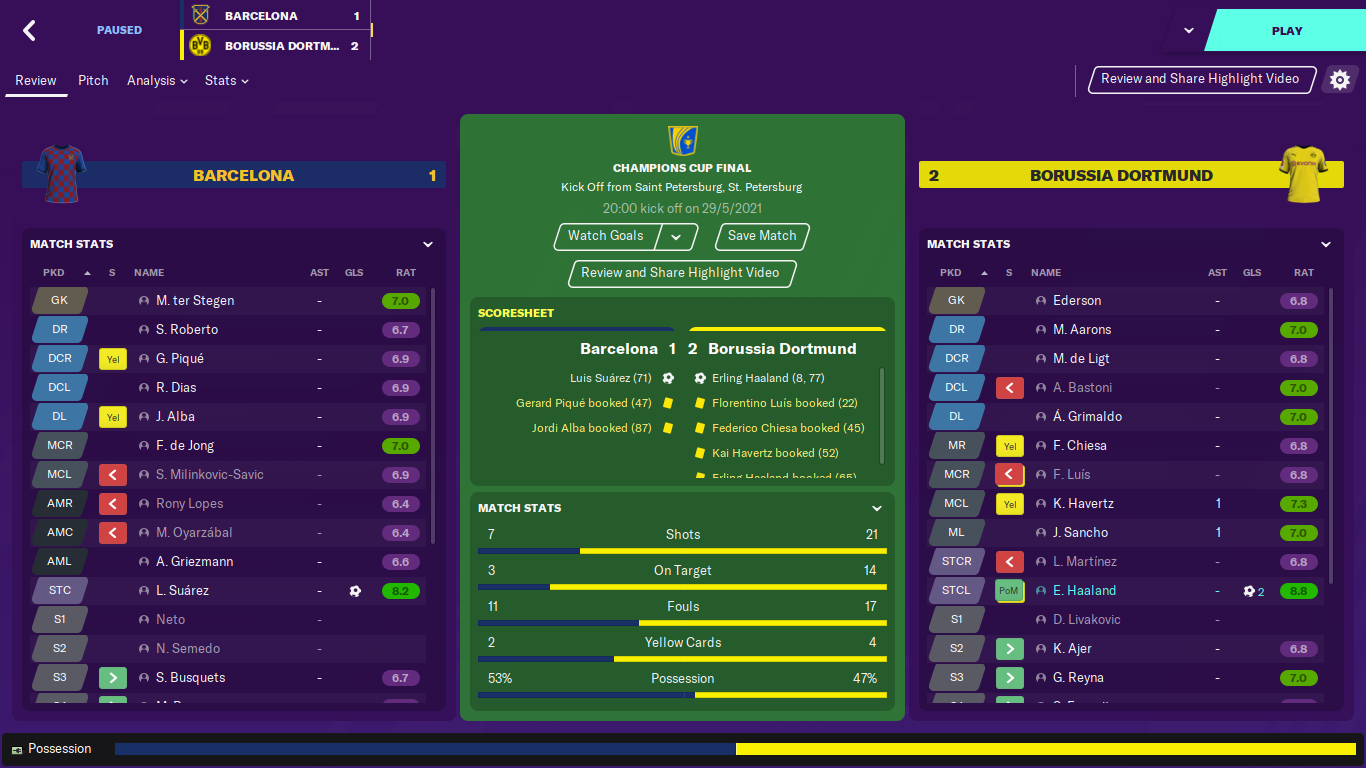Image resolution: width=1366 pixels, height=768 pixels.
Task: Resume the match with the Play button
Action: pos(1286,31)
